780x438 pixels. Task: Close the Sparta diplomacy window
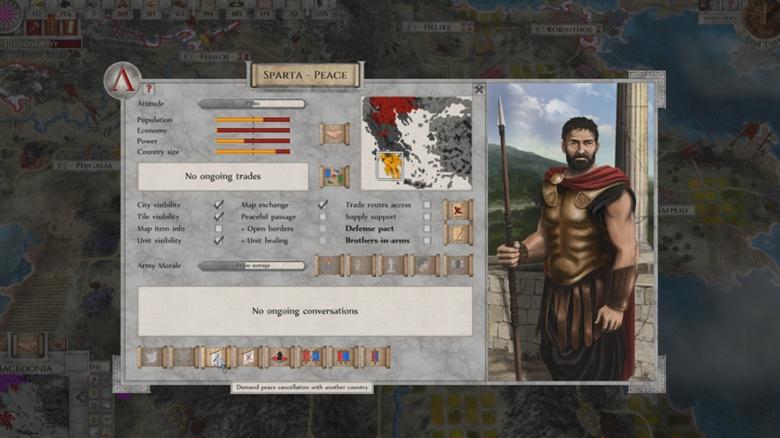tap(479, 89)
